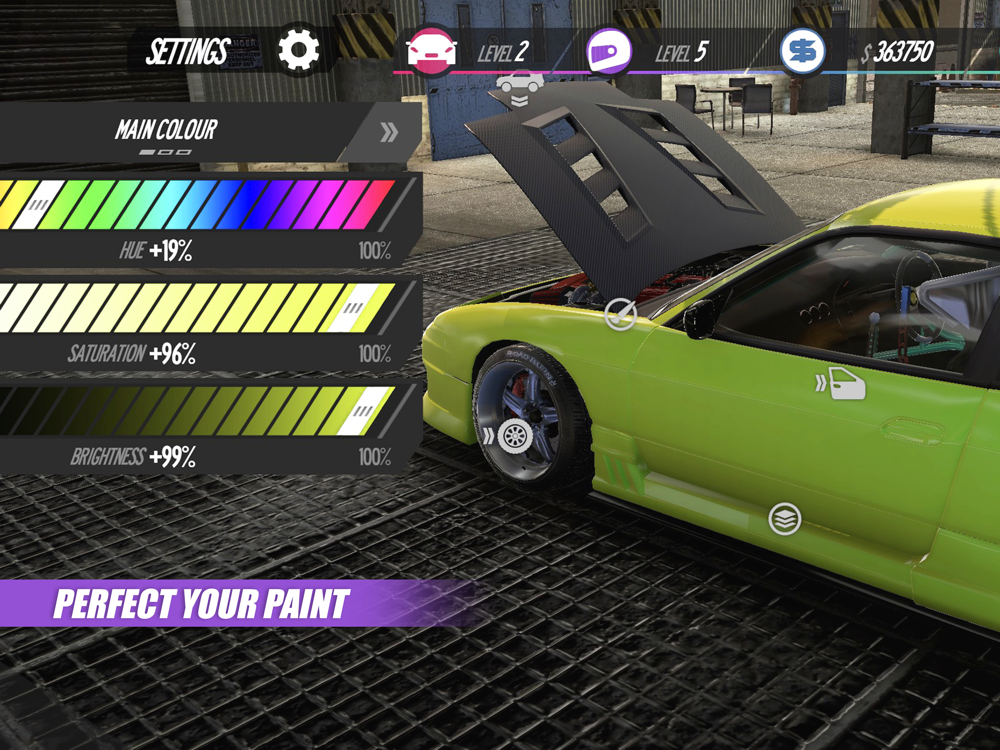Select the car door customization marker
This screenshot has height=750, width=1000.
pos(845,383)
